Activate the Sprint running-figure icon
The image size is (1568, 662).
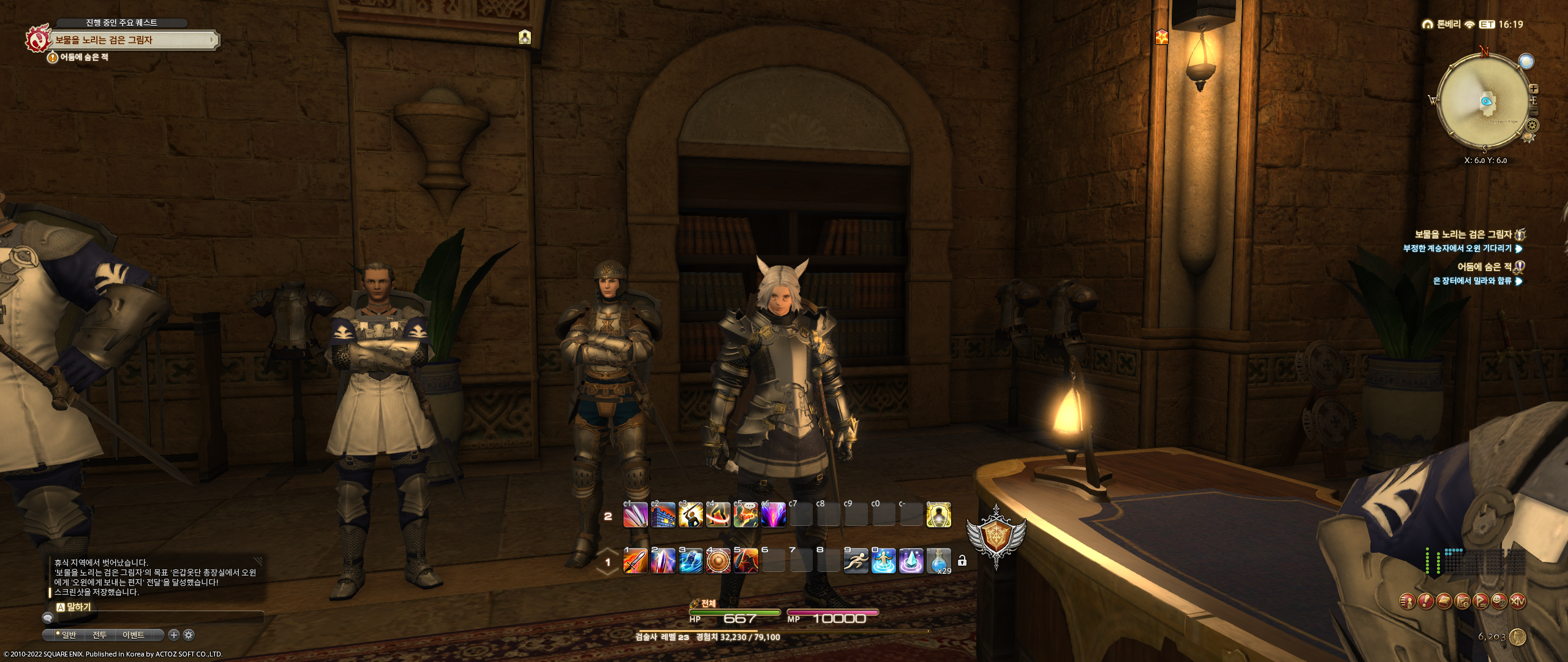[856, 561]
